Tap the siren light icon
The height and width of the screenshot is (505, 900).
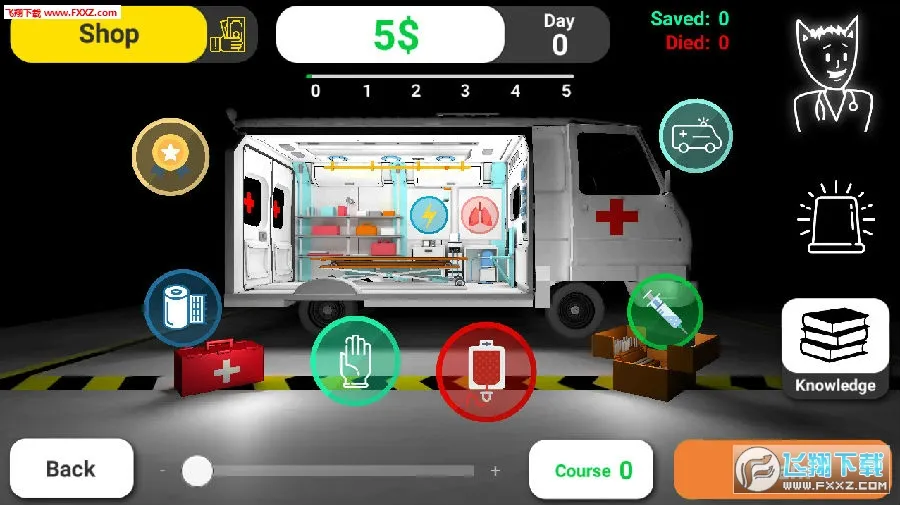click(835, 217)
